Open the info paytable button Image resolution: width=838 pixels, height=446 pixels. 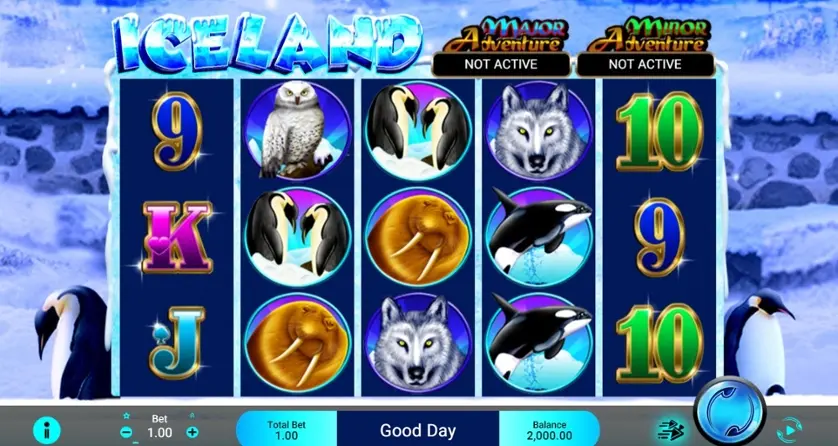[x=46, y=429]
